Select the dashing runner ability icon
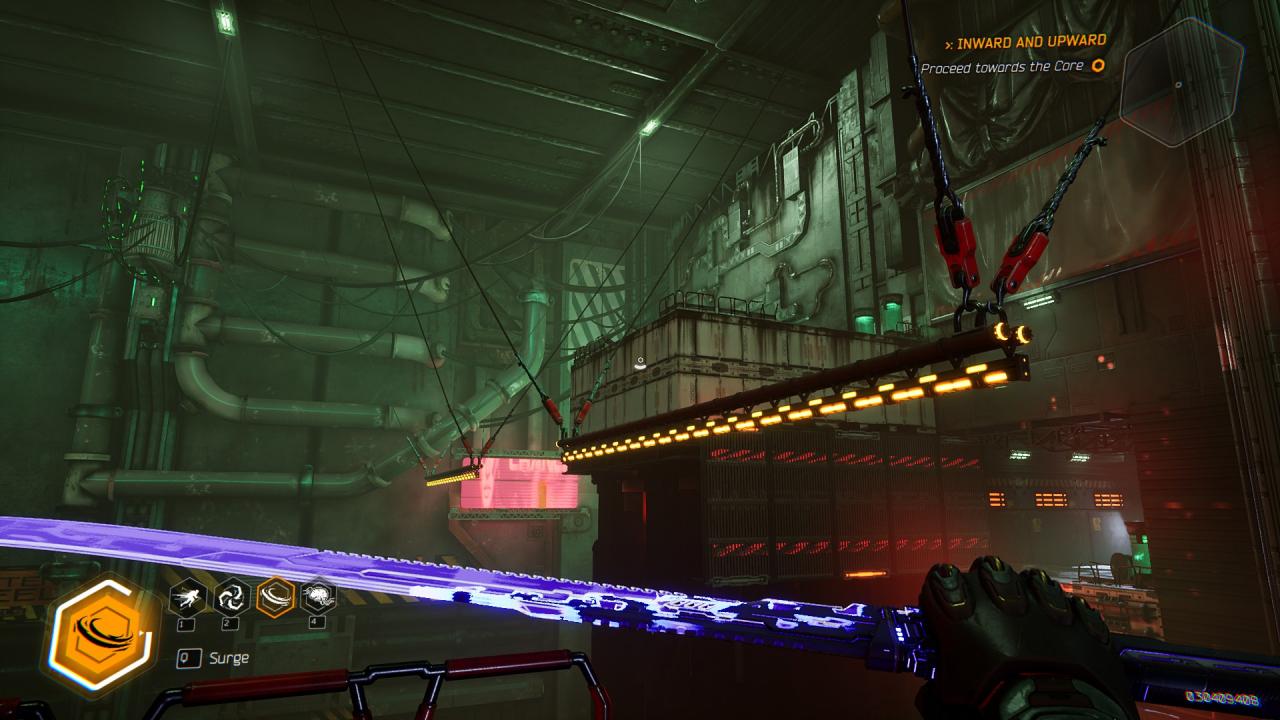Image resolution: width=1280 pixels, height=720 pixels. tap(187, 598)
